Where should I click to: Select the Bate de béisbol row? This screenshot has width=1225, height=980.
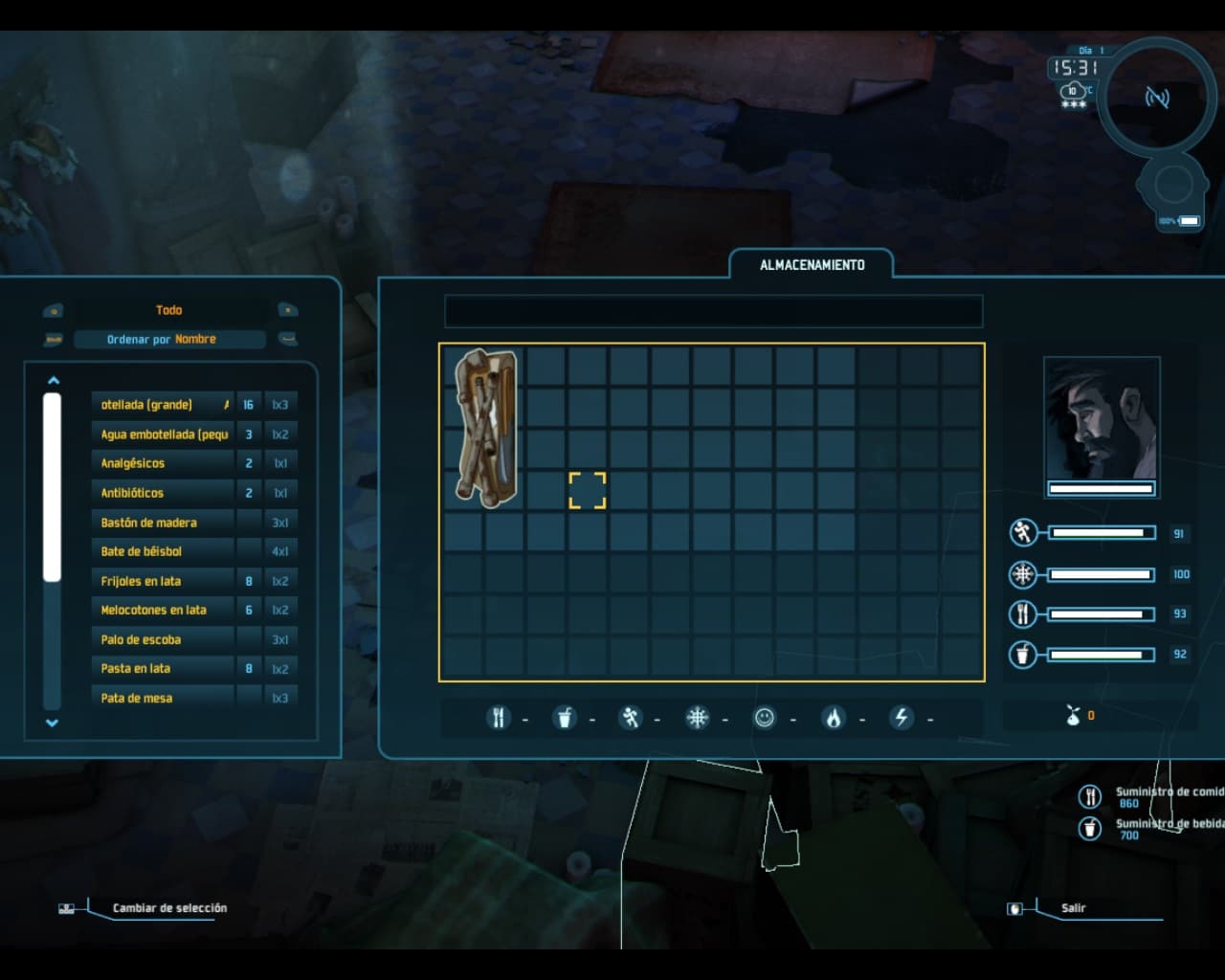tap(164, 551)
